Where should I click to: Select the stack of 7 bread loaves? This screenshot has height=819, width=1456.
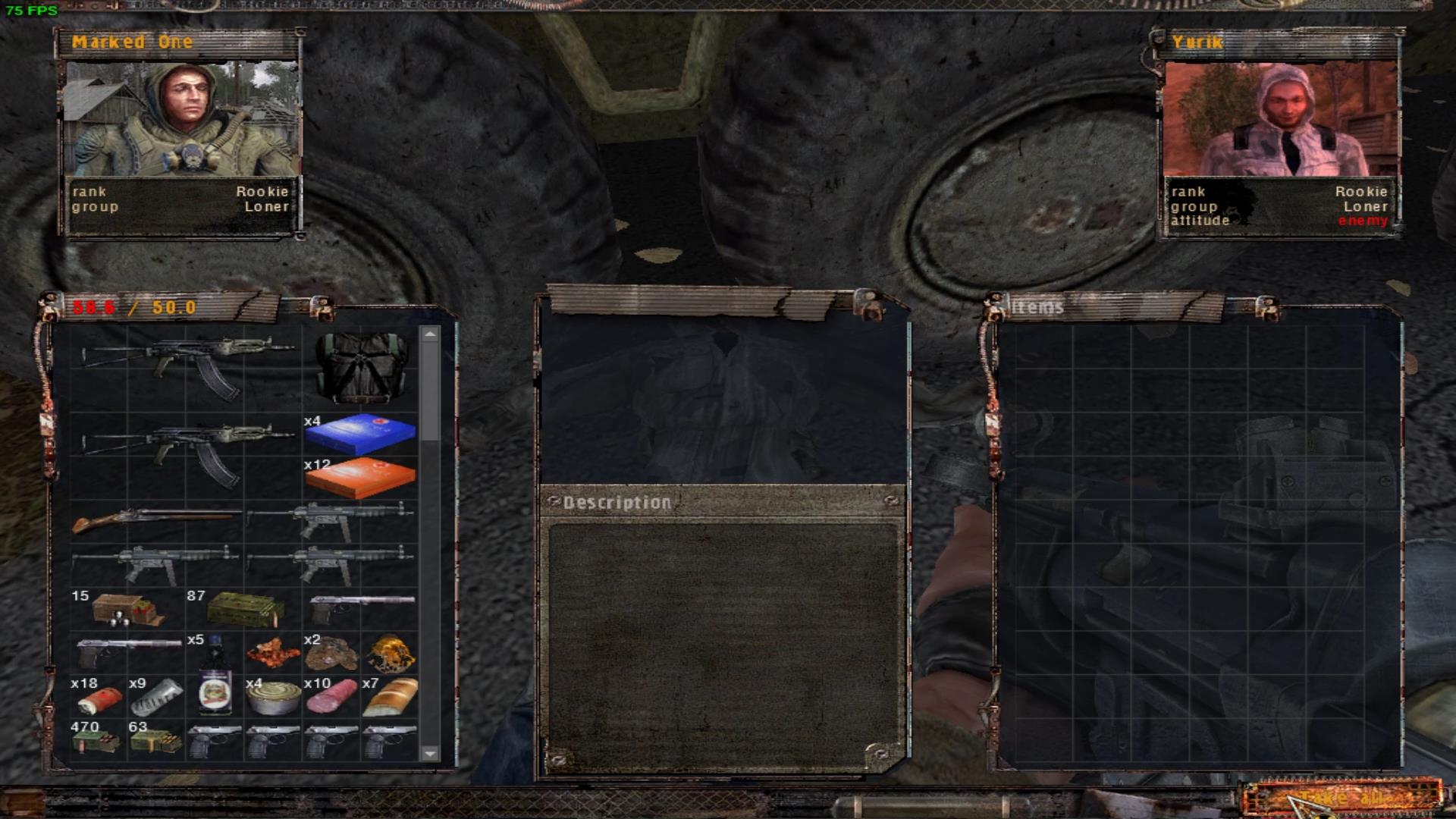pyautogui.click(x=390, y=697)
